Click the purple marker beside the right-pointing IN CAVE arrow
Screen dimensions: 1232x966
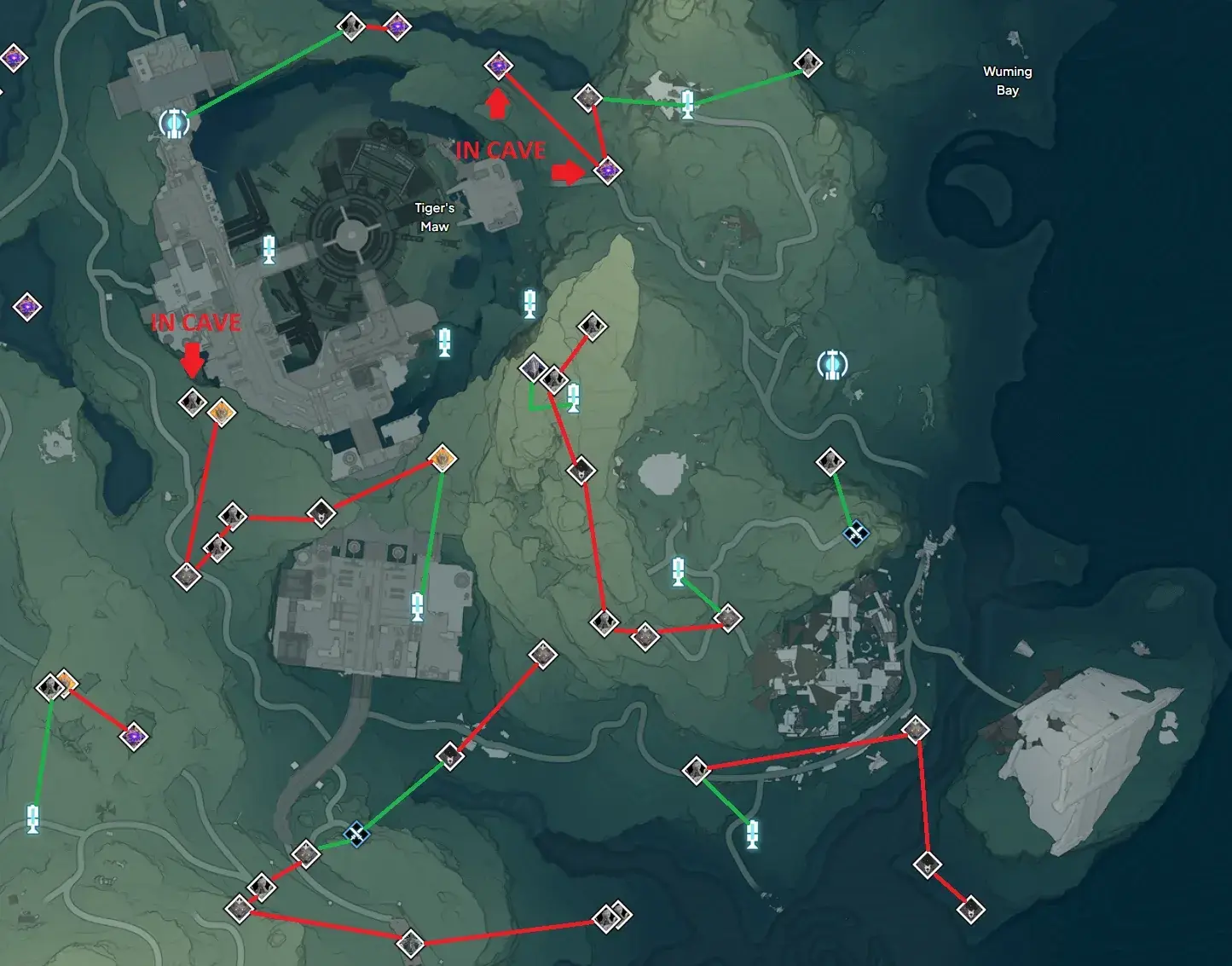pos(607,170)
